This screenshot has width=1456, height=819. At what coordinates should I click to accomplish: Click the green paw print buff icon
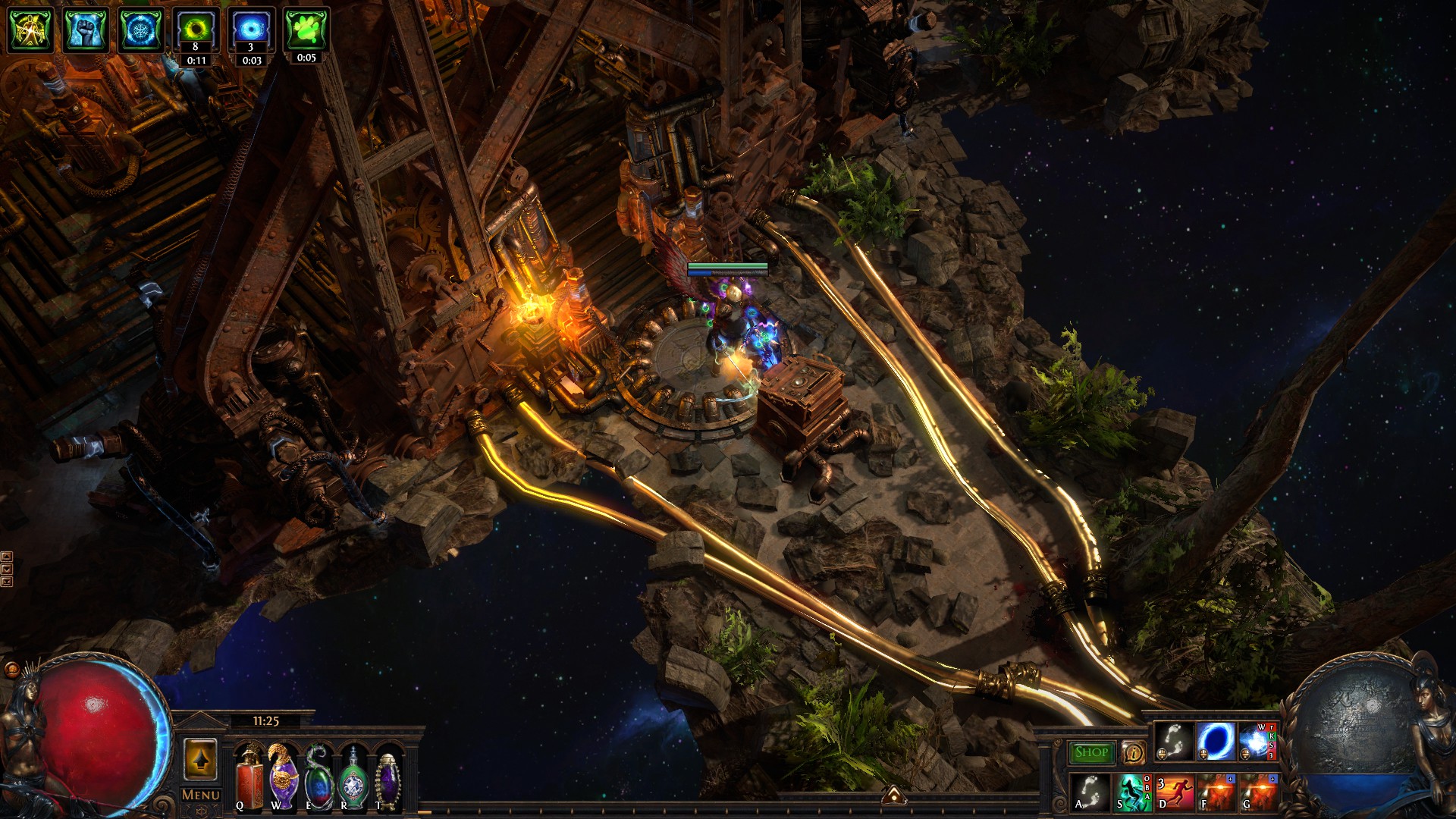306,30
